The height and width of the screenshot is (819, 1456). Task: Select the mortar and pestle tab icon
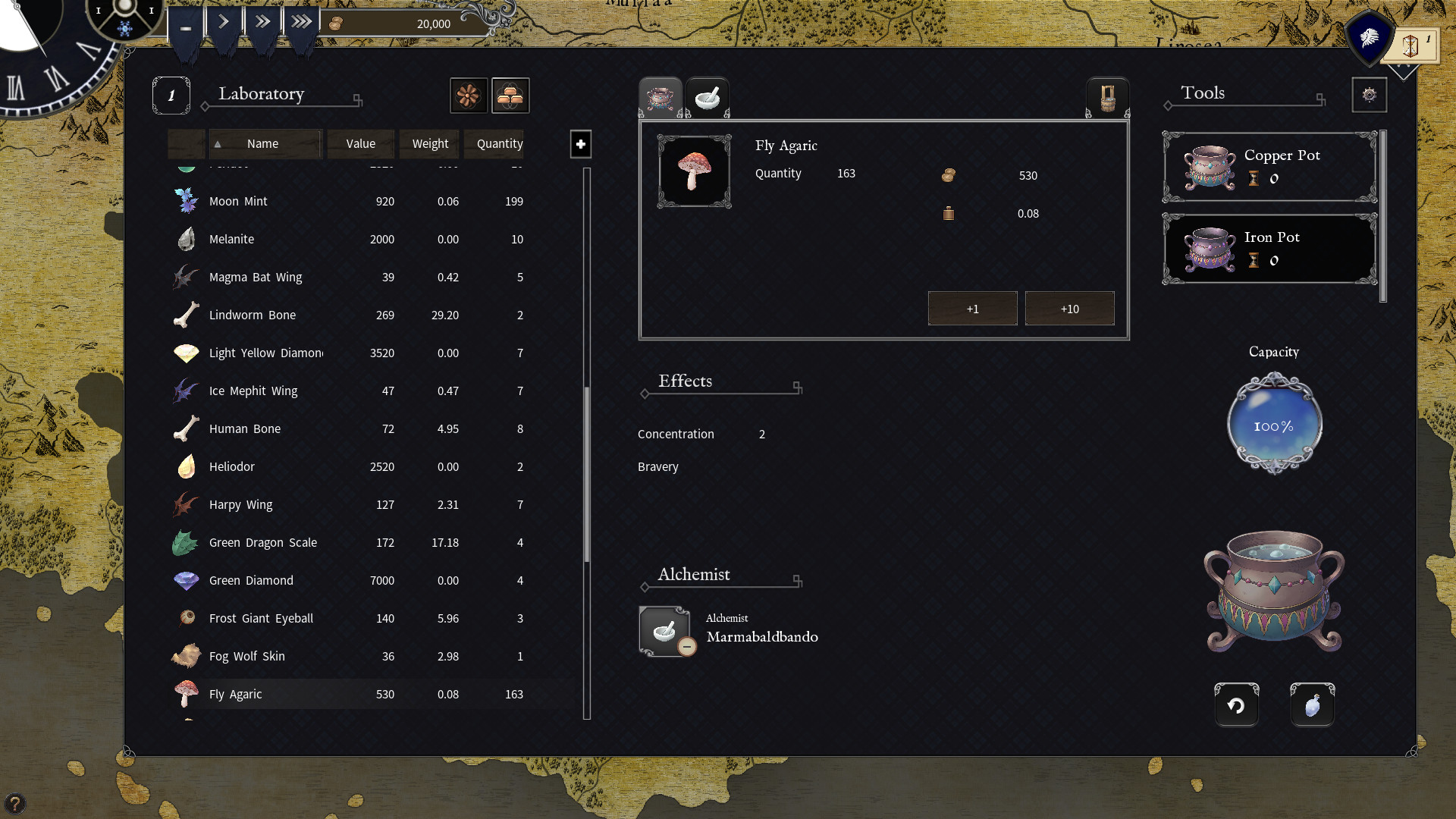pyautogui.click(x=708, y=96)
